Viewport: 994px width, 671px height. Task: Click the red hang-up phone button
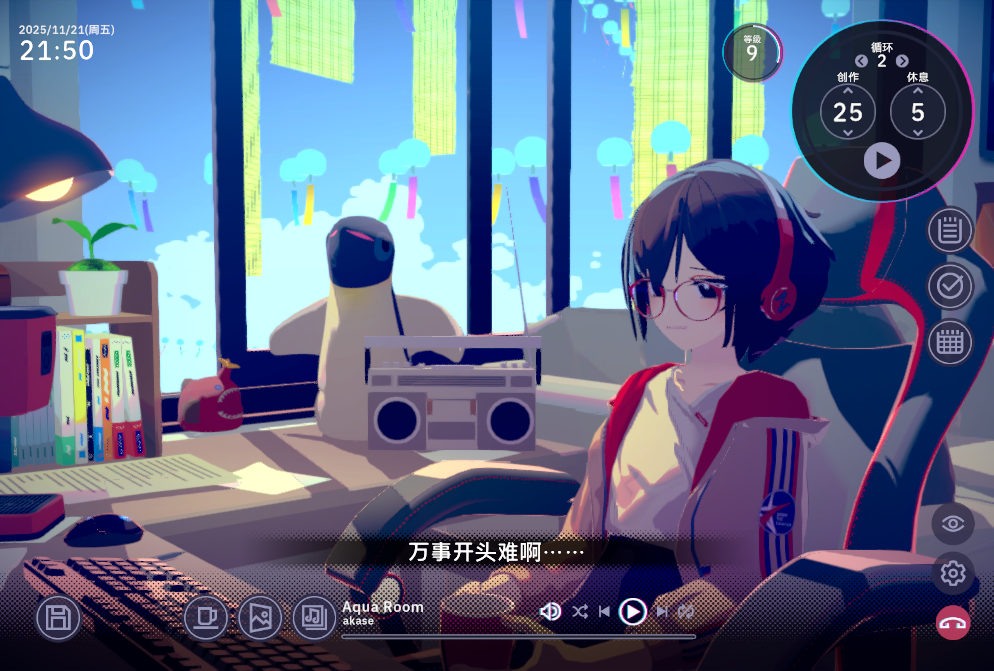(953, 623)
